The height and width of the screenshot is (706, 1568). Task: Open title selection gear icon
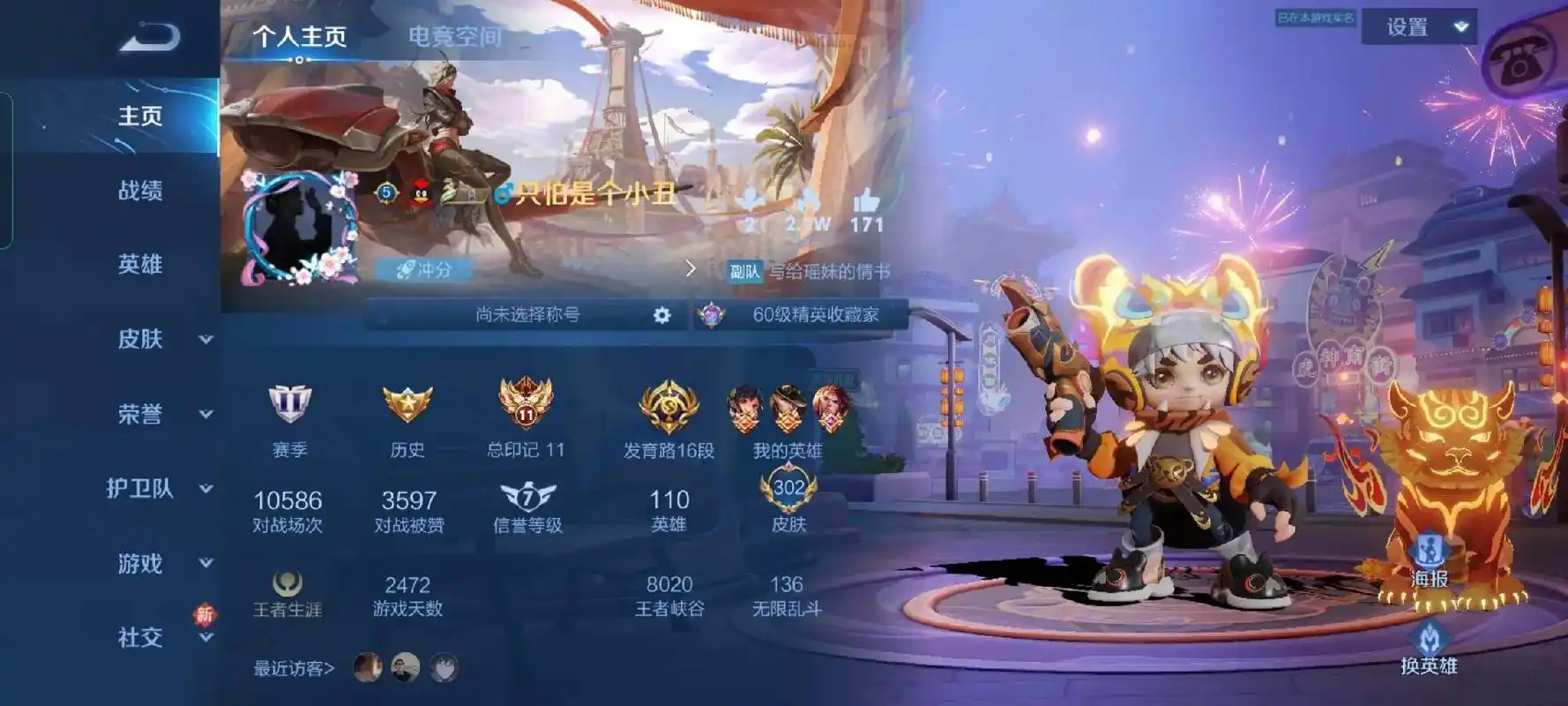click(661, 315)
